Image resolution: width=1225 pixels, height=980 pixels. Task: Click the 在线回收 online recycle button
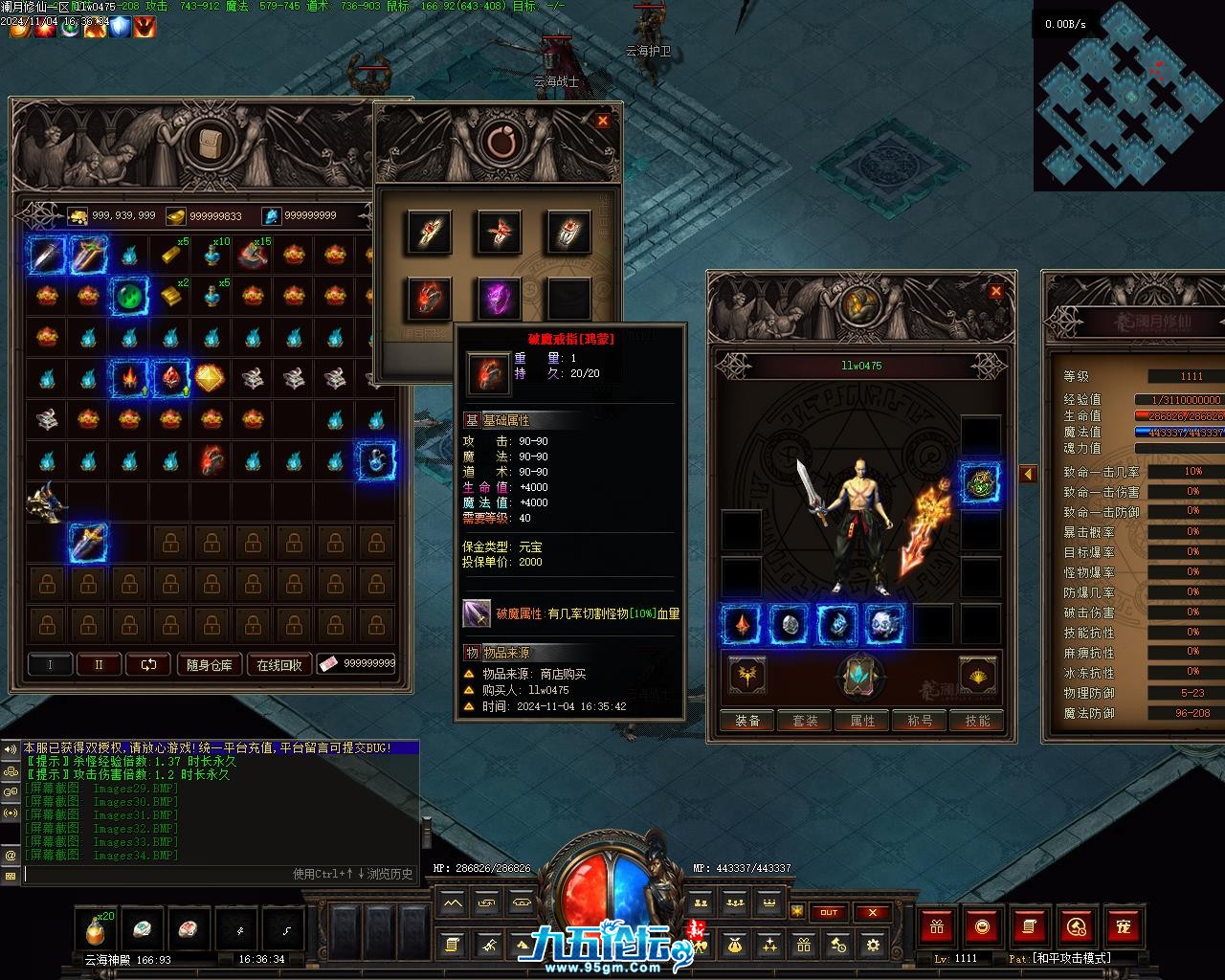coord(279,664)
